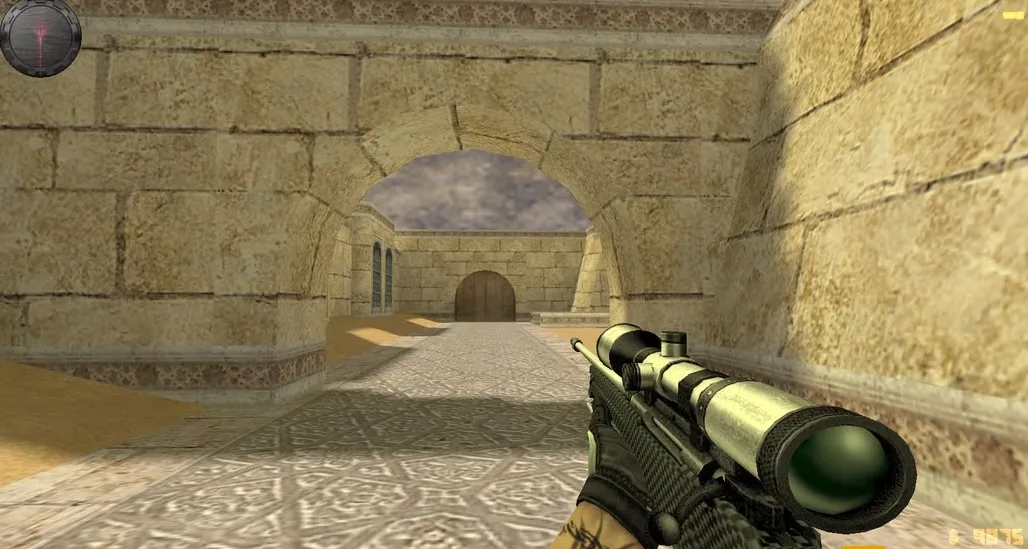Click the circular radar minimap

pyautogui.click(x=40, y=37)
